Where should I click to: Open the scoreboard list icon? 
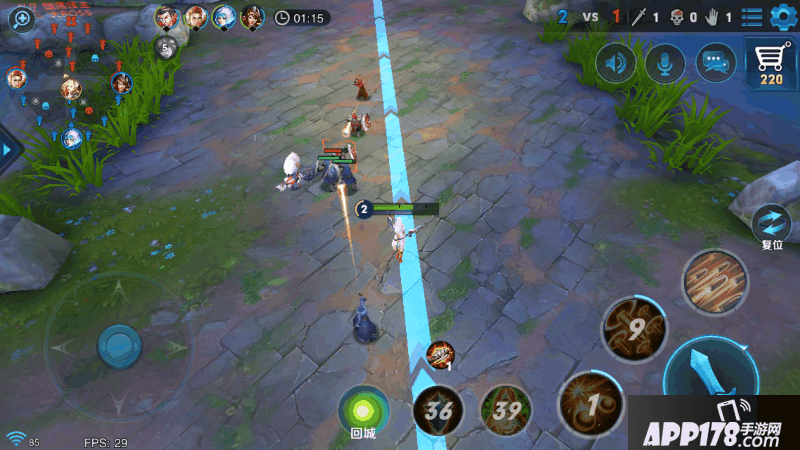tap(752, 17)
